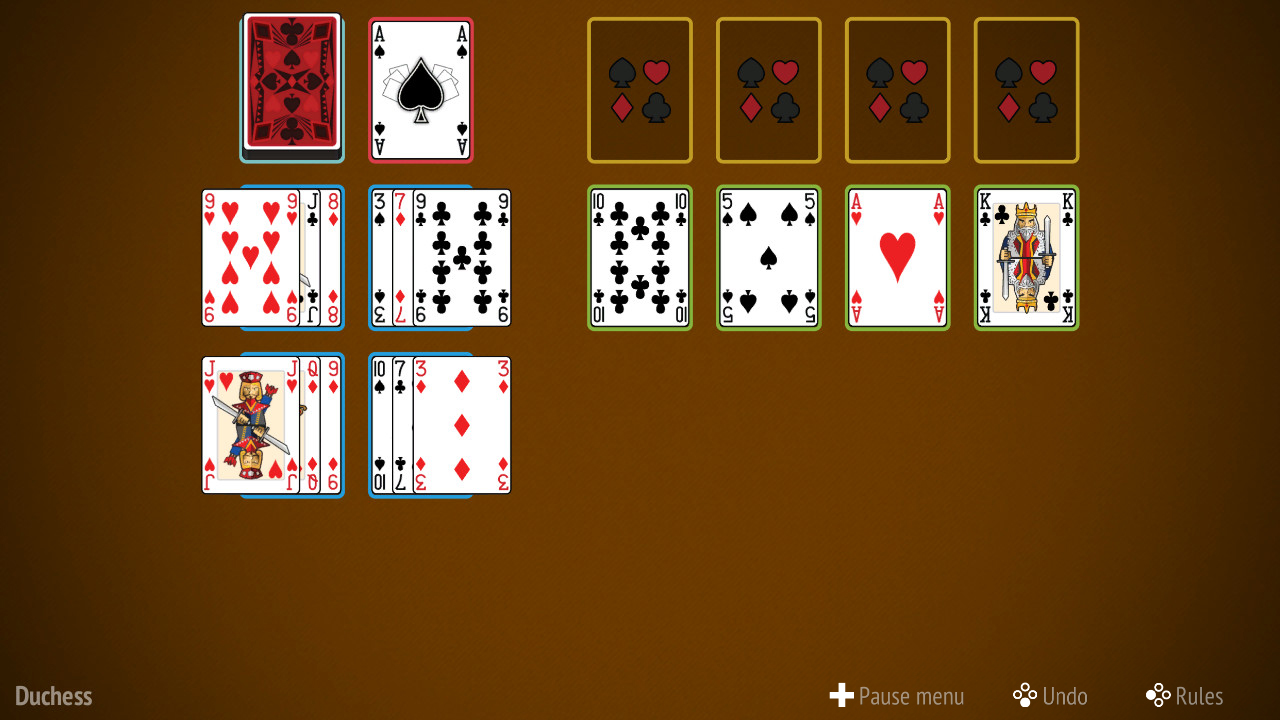Click the red card back stock pile
The image size is (1280, 720).
292,88
